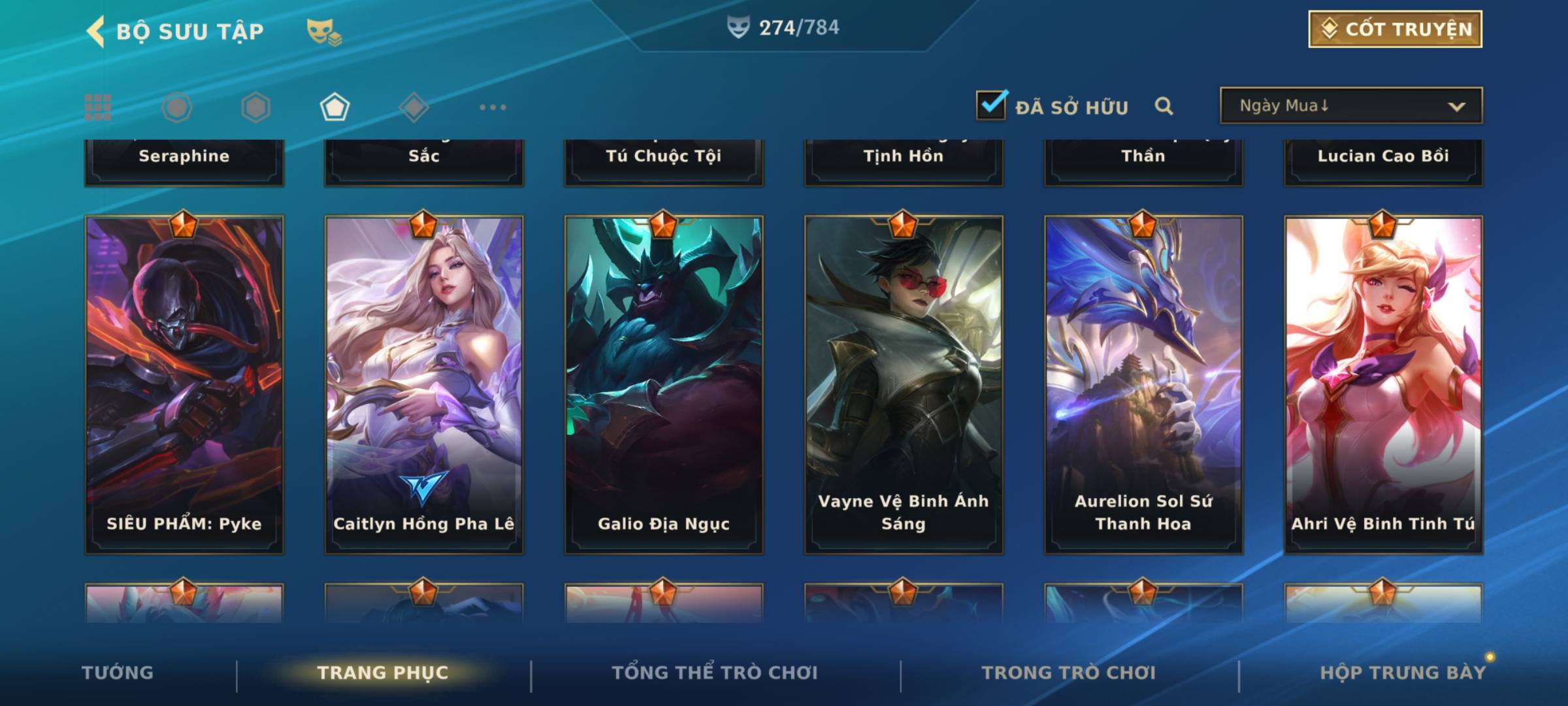
Task: Open the Cốt Truyện button
Action: [1395, 29]
